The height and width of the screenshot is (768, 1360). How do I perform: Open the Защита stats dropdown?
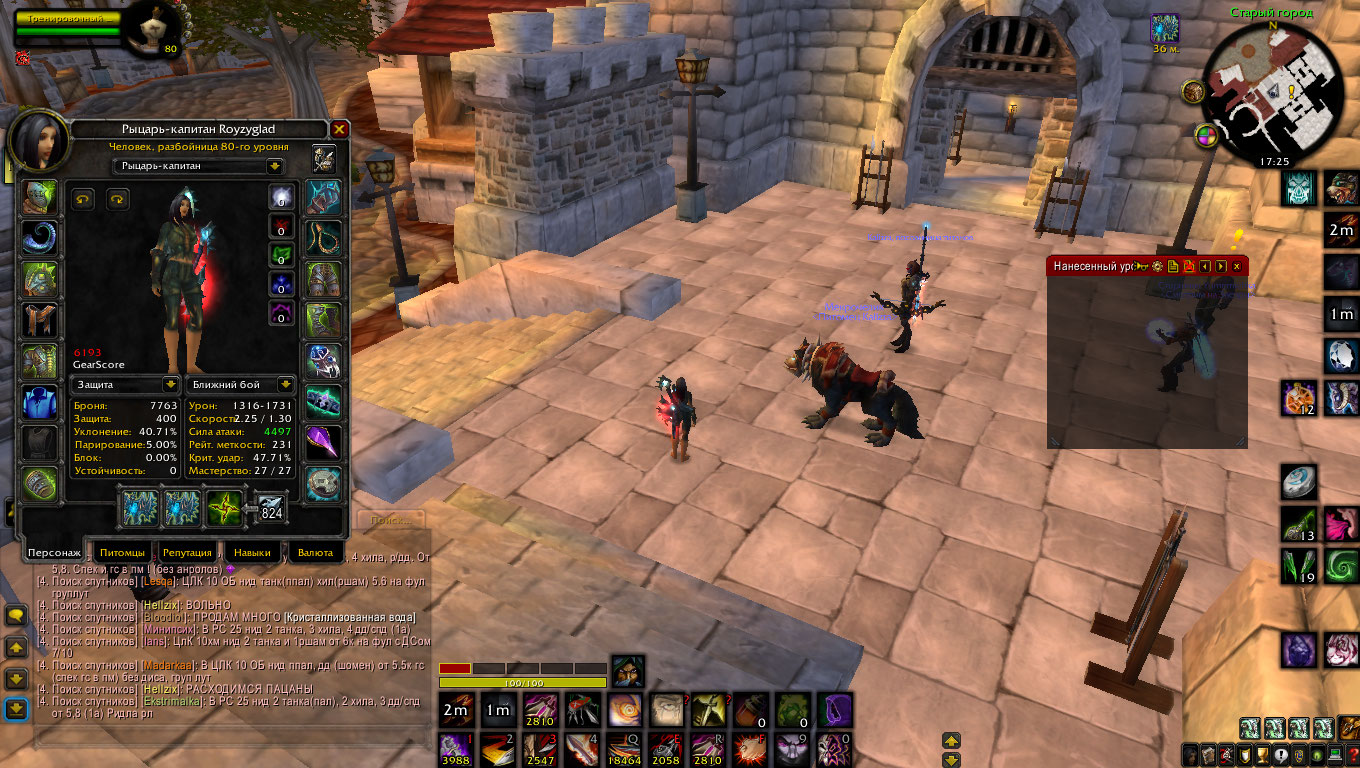(x=170, y=384)
